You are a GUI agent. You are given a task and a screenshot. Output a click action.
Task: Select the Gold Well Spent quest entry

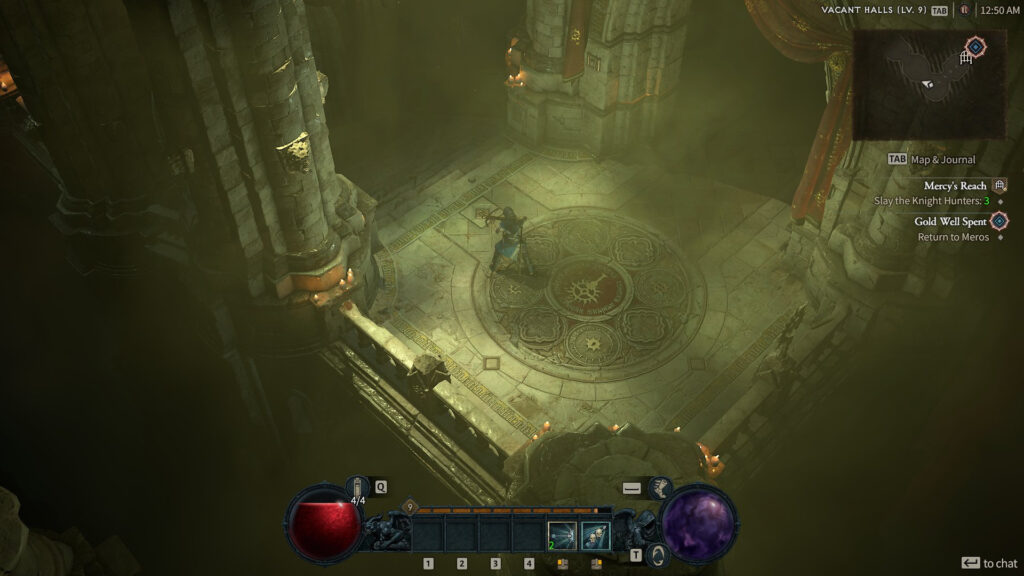point(951,221)
